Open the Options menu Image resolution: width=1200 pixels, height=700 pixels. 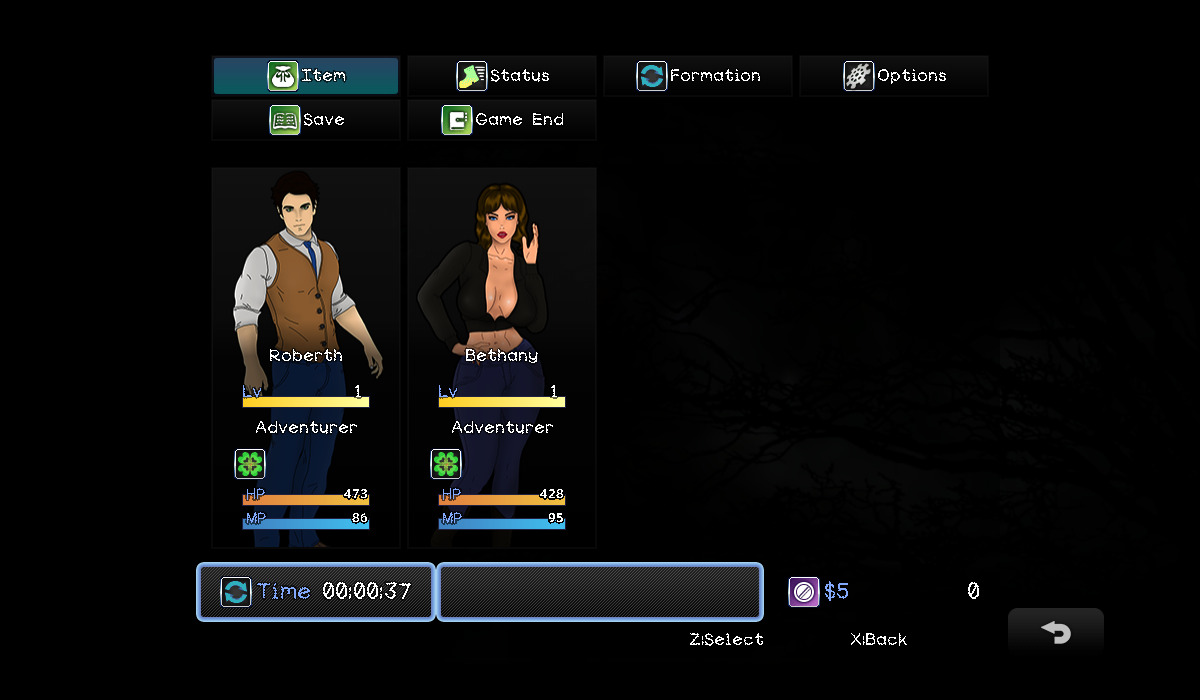coord(894,76)
